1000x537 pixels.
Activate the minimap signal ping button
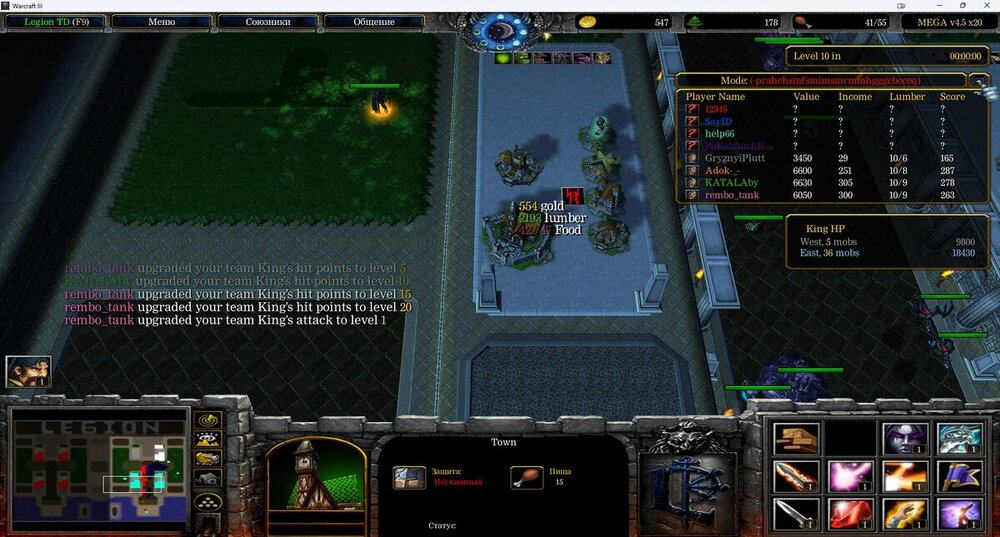point(209,420)
